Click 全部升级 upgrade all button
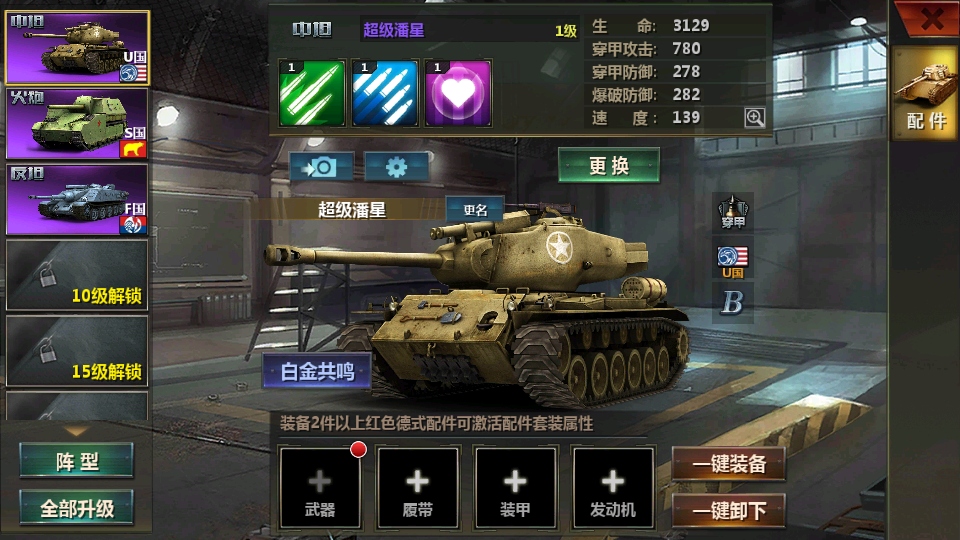960x540 pixels. tap(77, 508)
